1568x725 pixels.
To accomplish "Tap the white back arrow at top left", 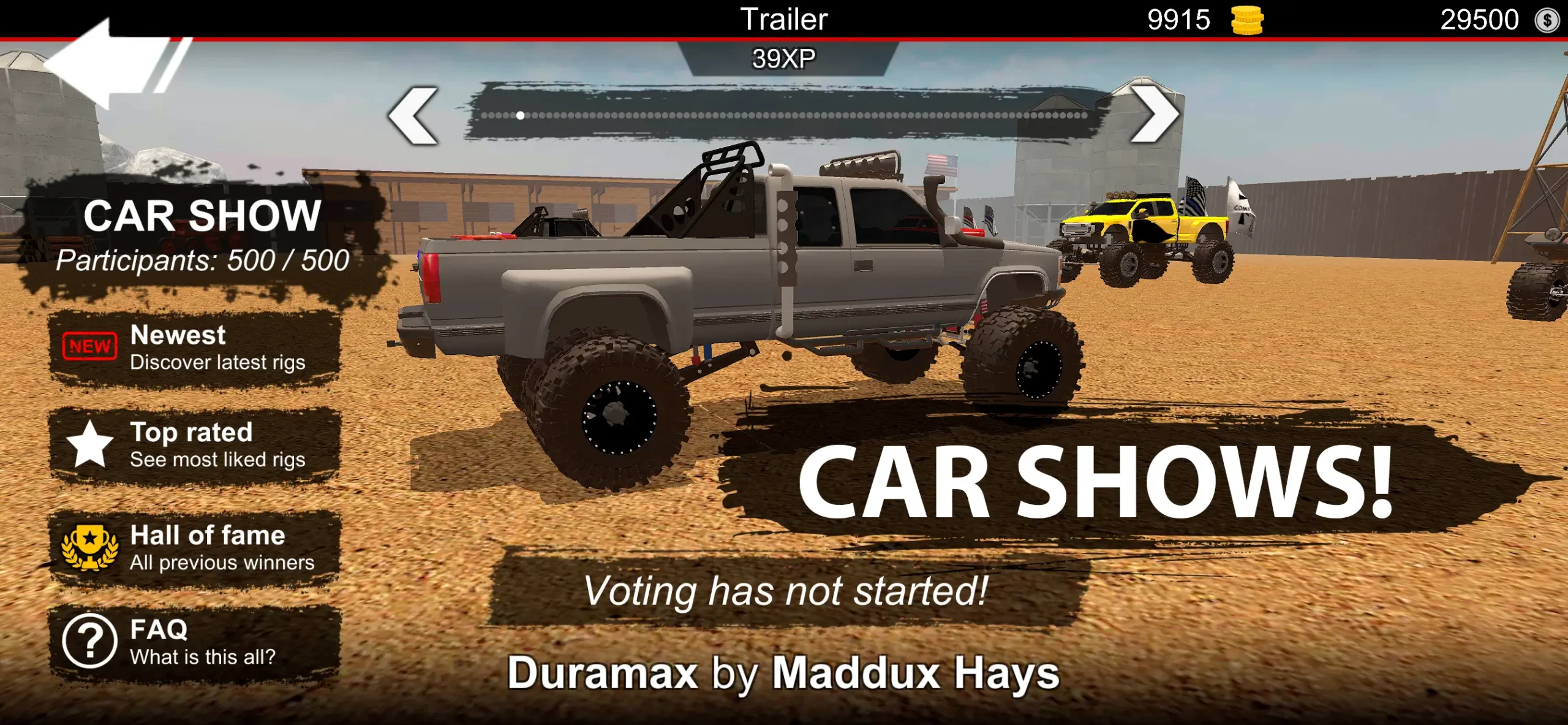I will coord(101,67).
